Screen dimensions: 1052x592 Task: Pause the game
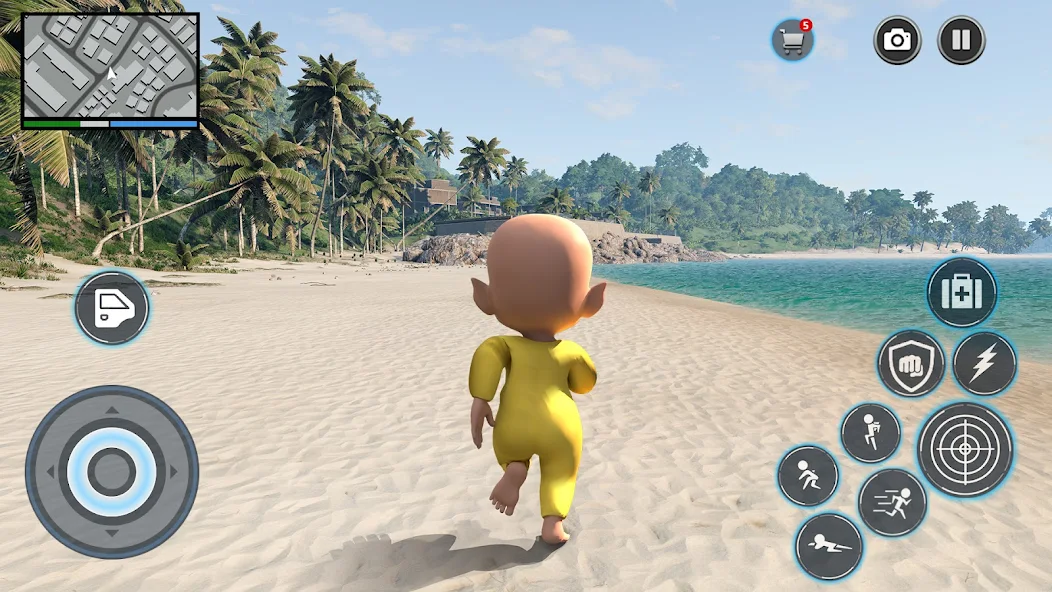tap(960, 40)
